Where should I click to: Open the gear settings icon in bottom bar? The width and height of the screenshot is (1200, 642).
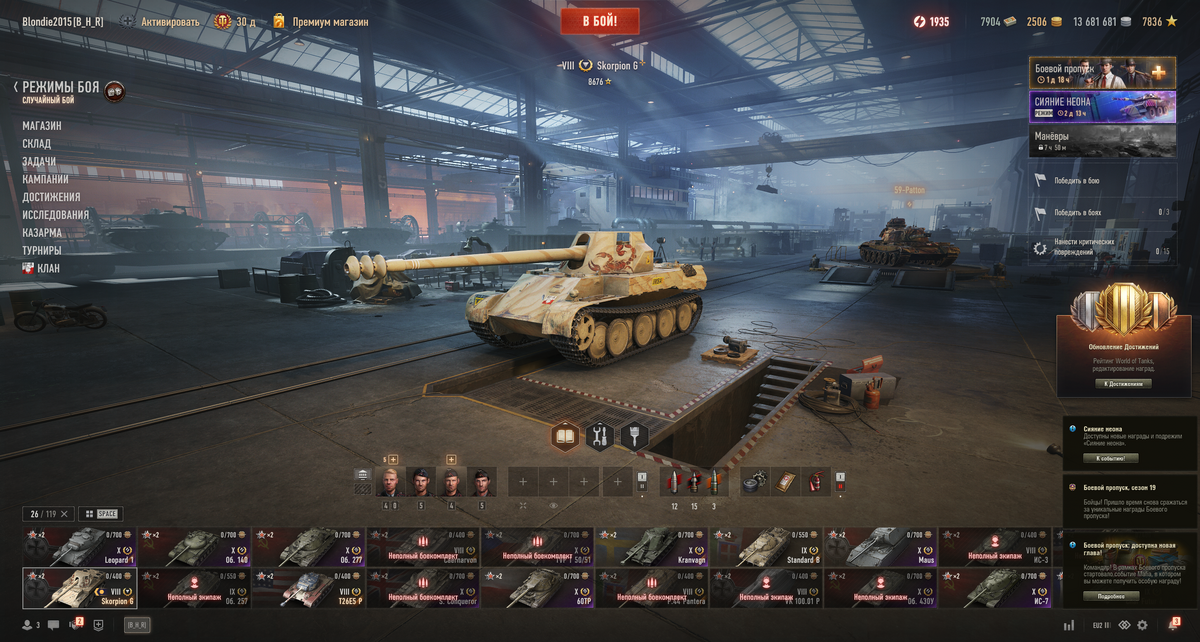(x=1142, y=625)
